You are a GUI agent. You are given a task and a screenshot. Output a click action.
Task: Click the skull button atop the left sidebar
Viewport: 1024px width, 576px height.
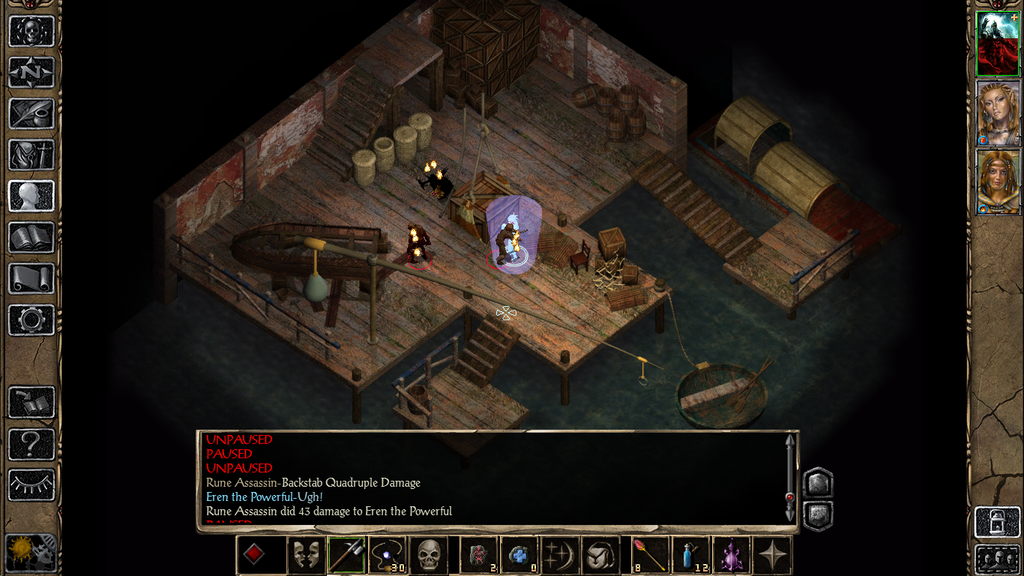(x=31, y=31)
